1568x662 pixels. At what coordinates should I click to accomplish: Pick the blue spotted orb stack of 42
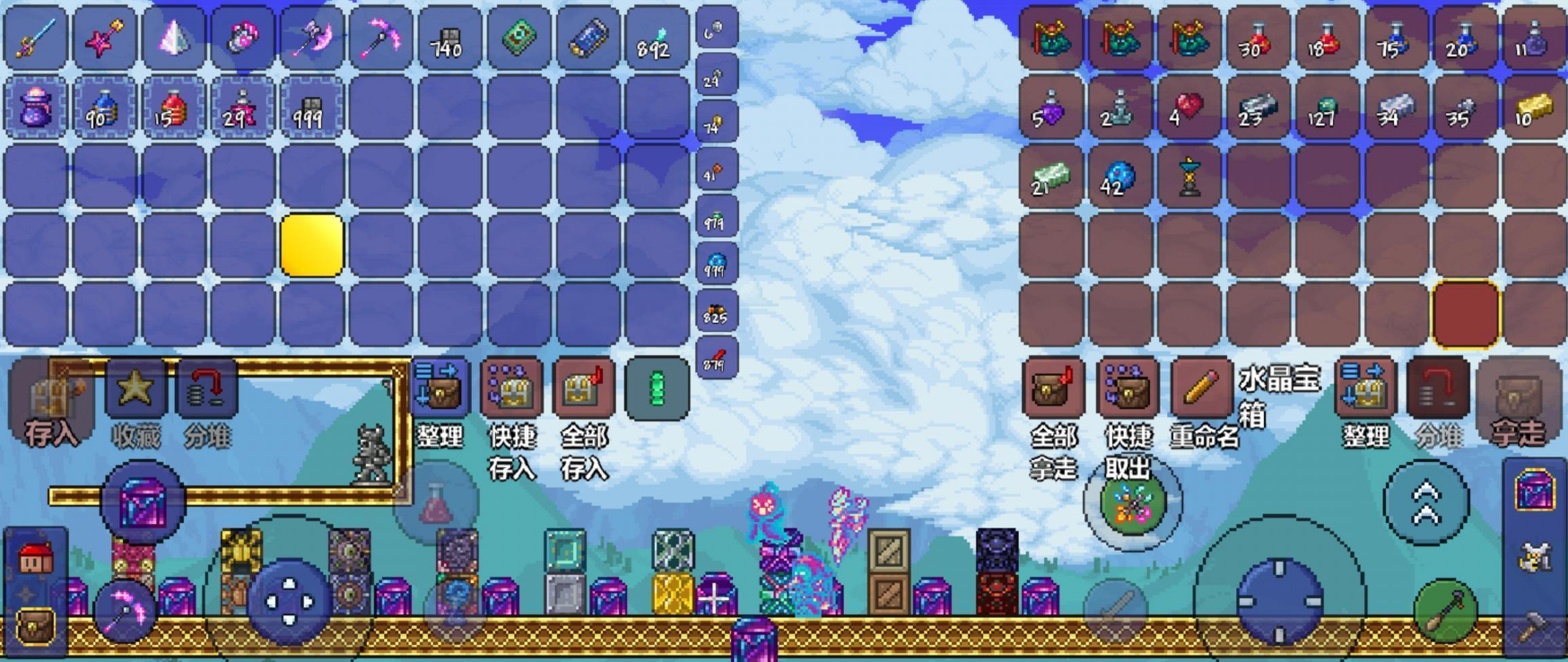coord(1119,177)
